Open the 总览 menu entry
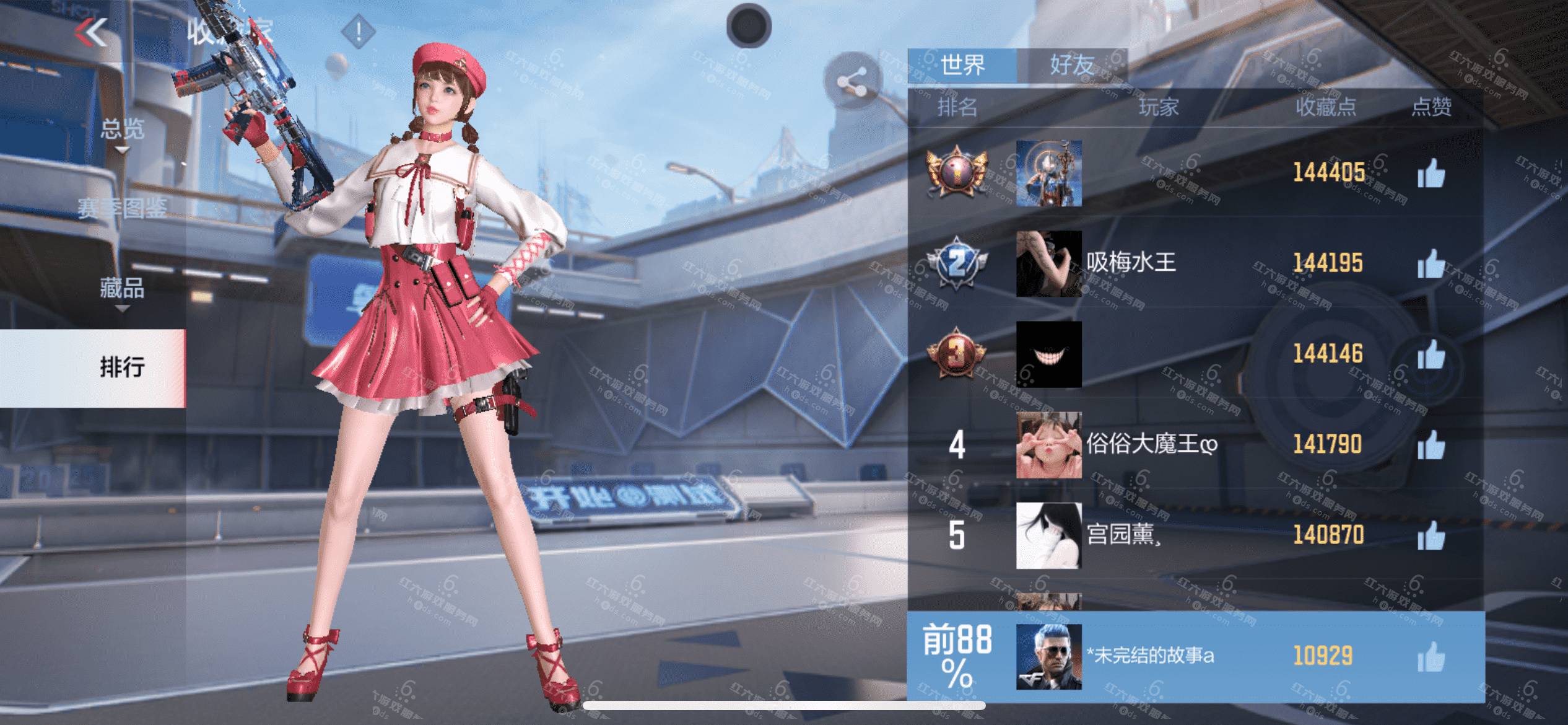This screenshot has width=1568, height=725. click(122, 129)
